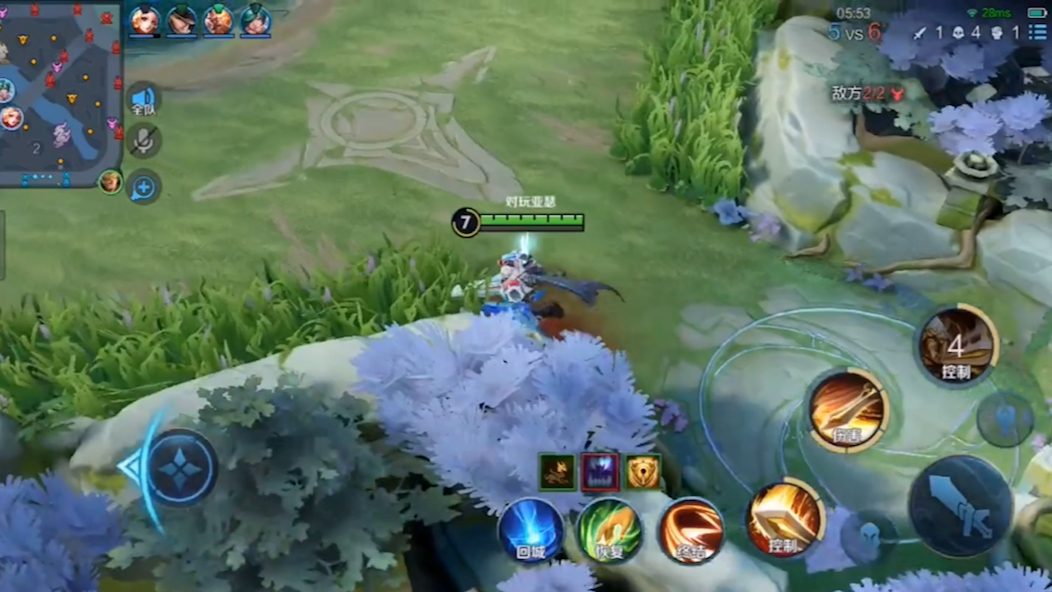The height and width of the screenshot is (592, 1052).
Task: Use the 恢复 heal ability
Action: 610,531
